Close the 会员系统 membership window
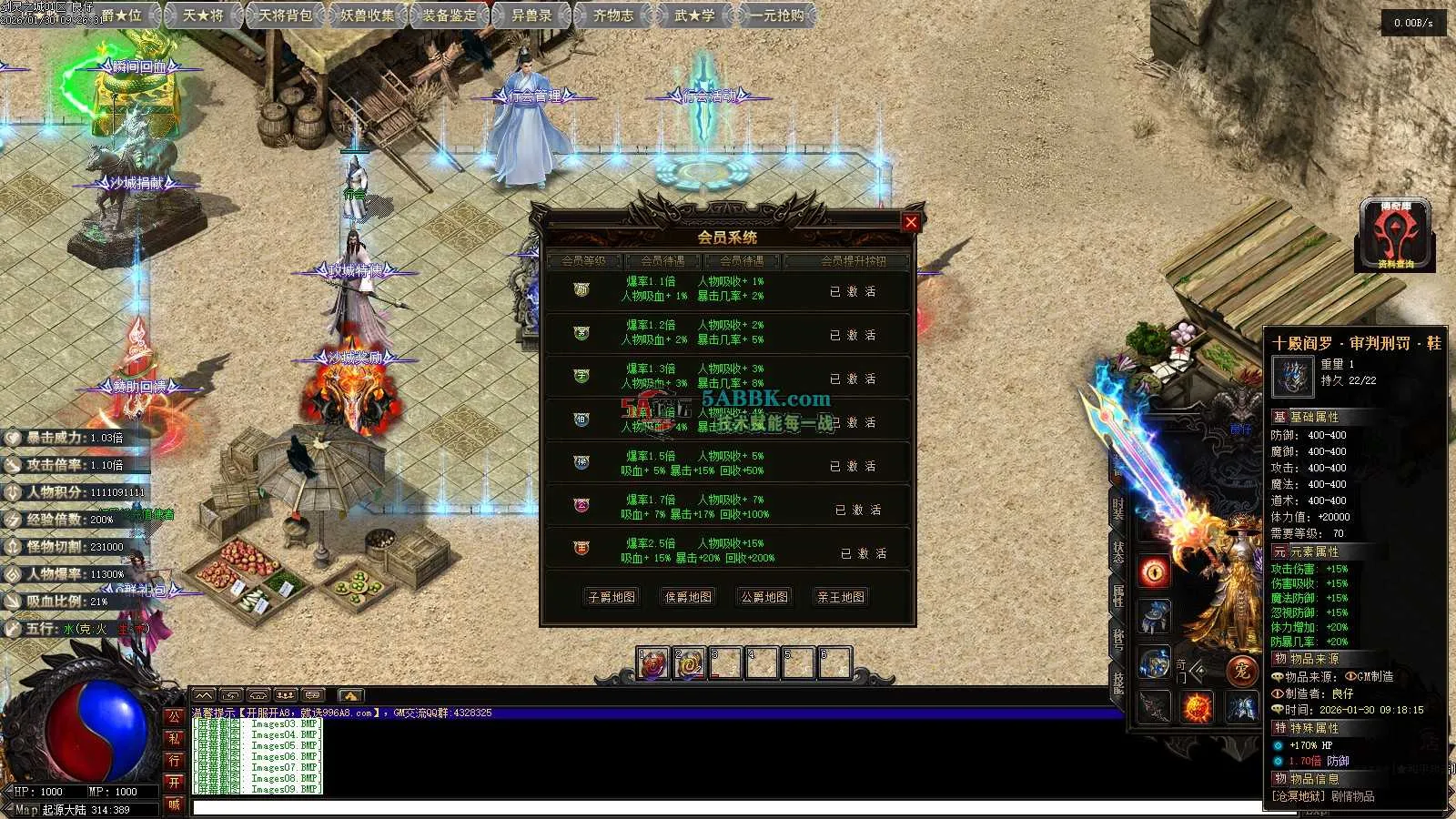Screen dimensions: 1456x819 point(910,222)
